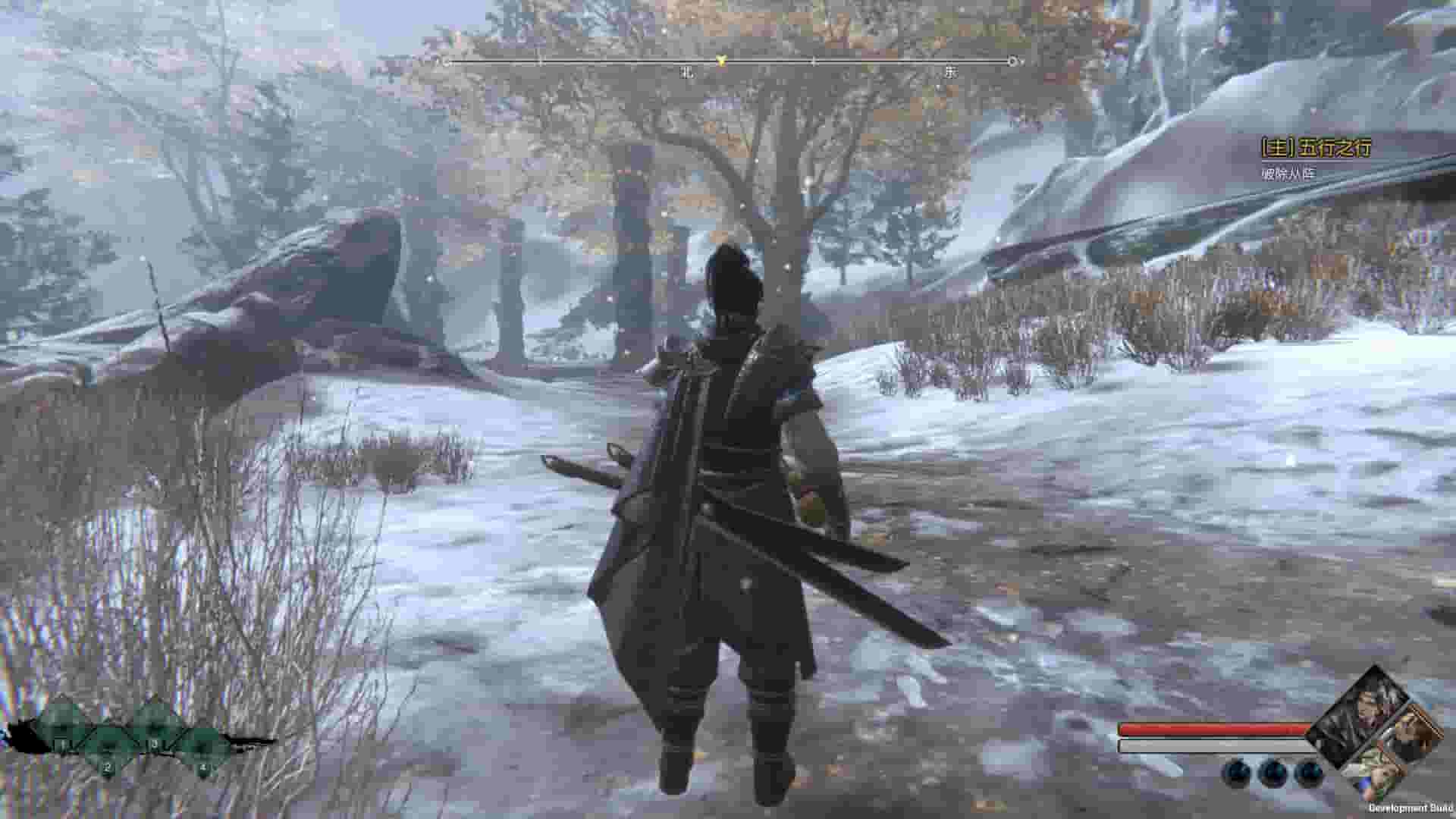Click the first blue resource orb
Screen dimensions: 1456x819
point(1238,773)
